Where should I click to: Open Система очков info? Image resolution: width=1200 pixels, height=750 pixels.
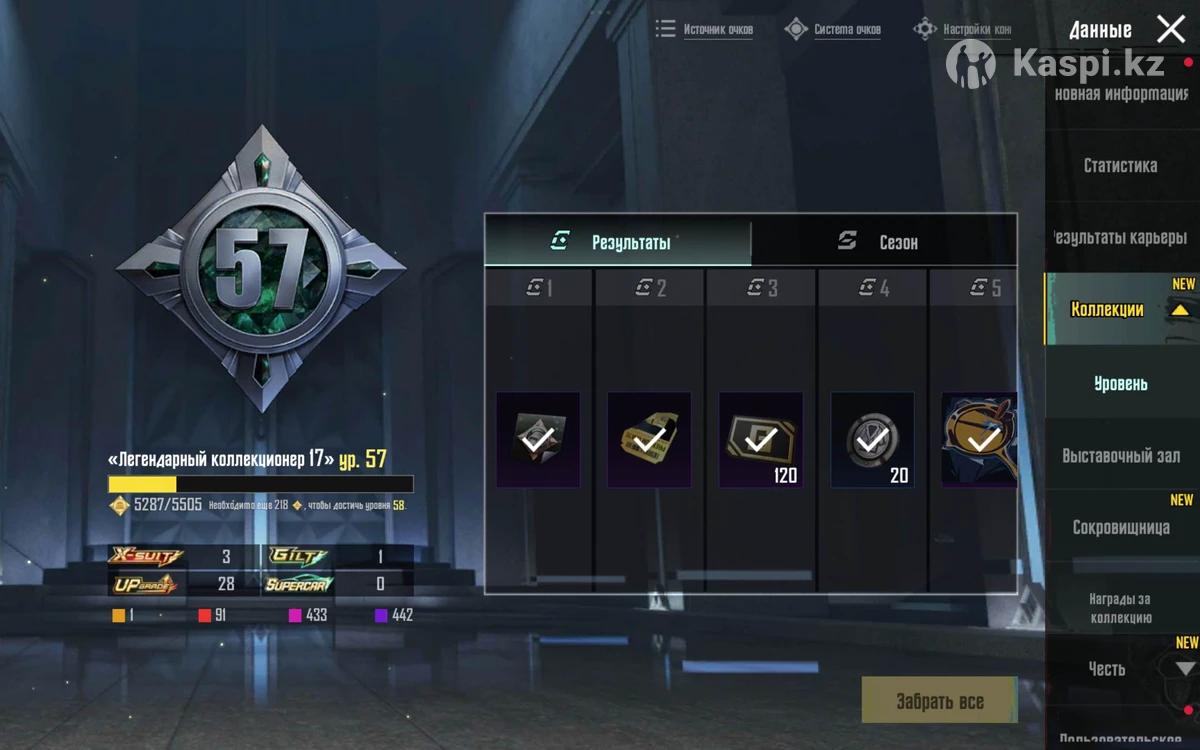click(834, 29)
